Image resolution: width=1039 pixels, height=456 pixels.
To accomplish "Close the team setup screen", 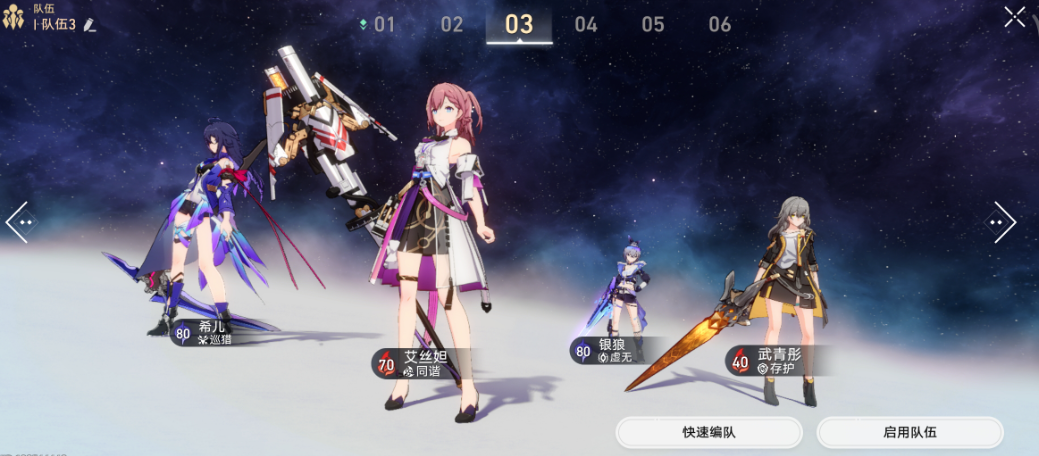I will click(1014, 17).
